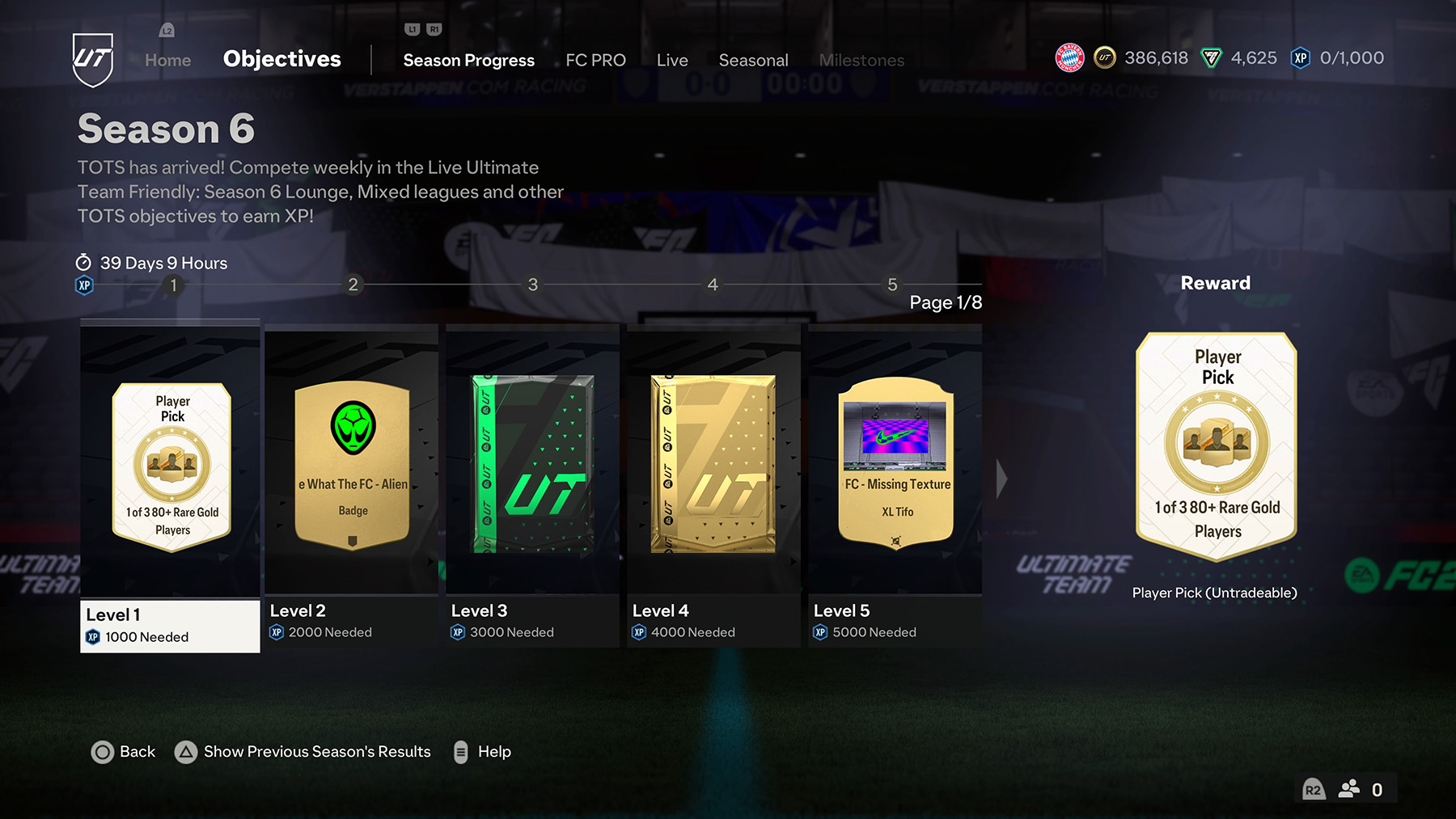Image resolution: width=1456 pixels, height=819 pixels.
Task: Click the level 3 marker on the season progress bar
Action: point(532,285)
